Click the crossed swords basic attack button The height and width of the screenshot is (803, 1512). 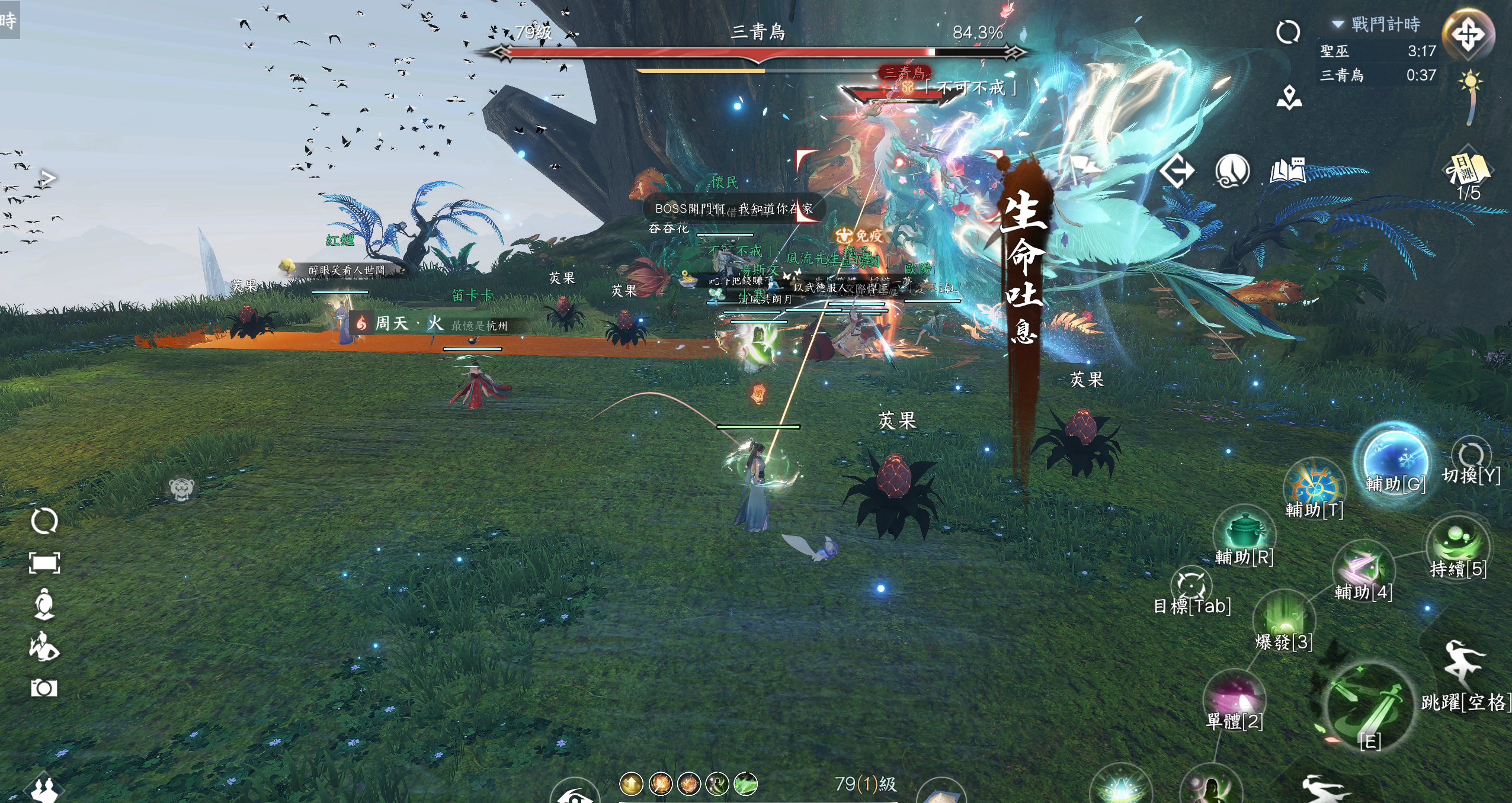point(1369,708)
